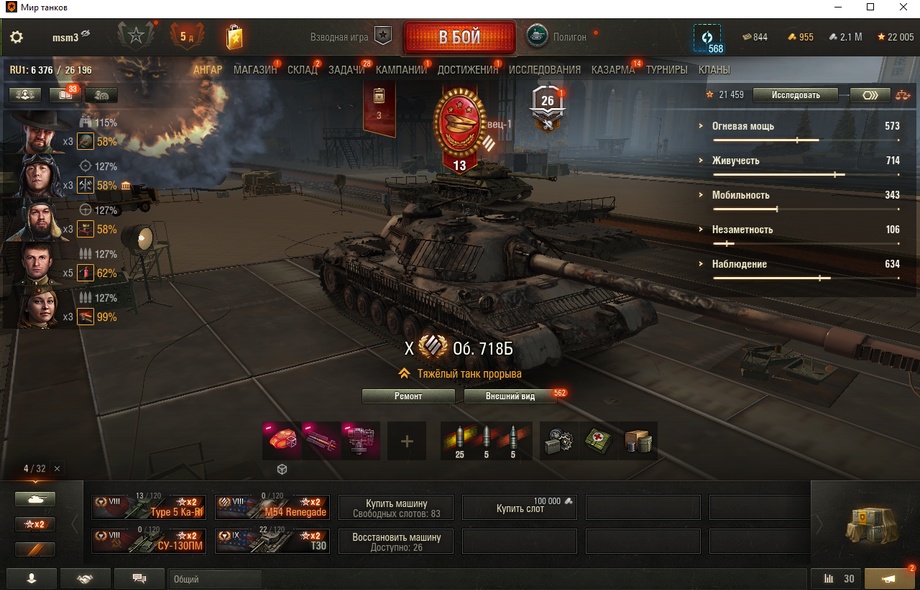Viewport: 920px width, 590px height.
Task: Click the Исследовать research button
Action: (x=795, y=95)
